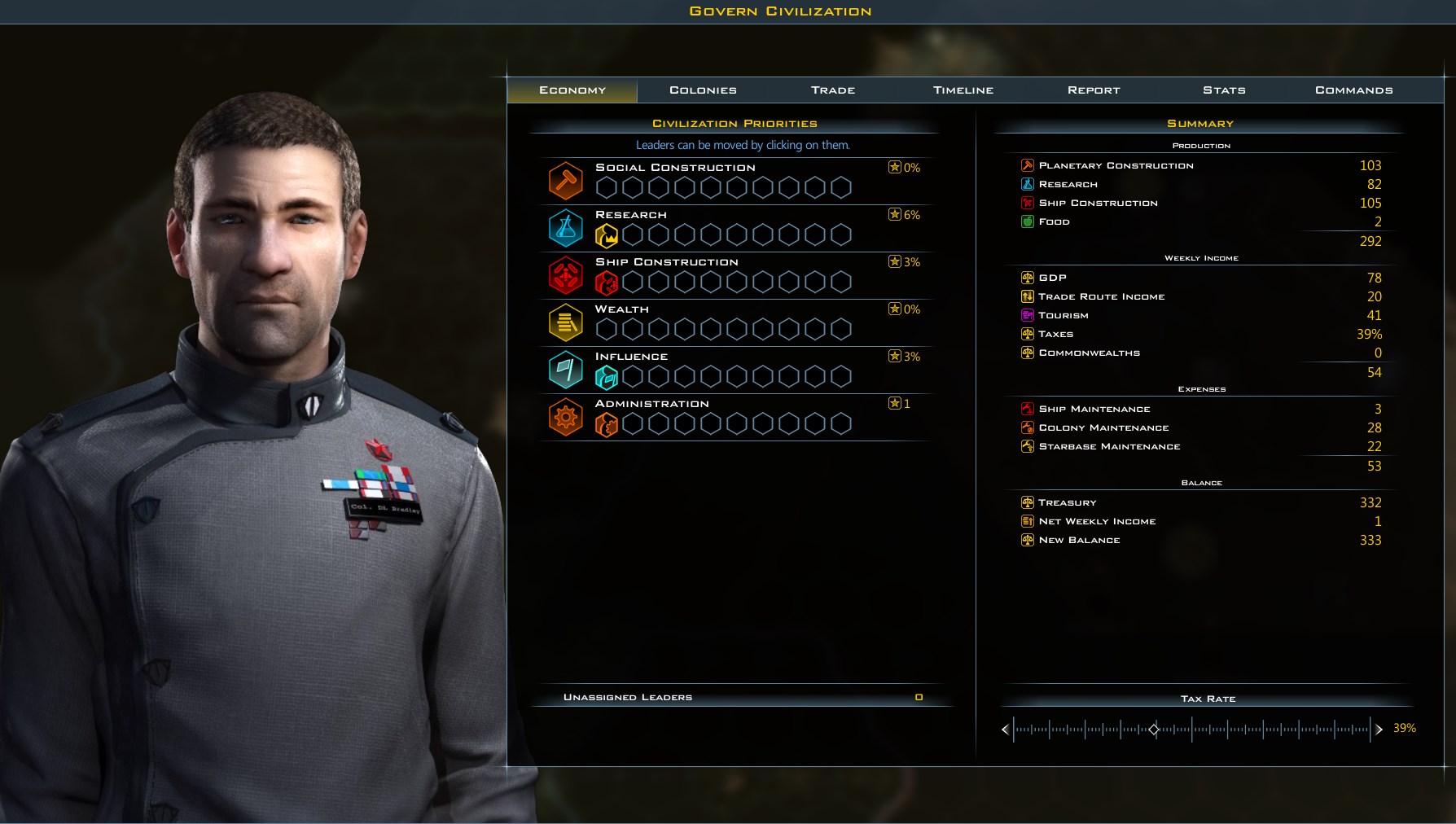
Task: Click the star toggle next to Research
Action: [893, 215]
